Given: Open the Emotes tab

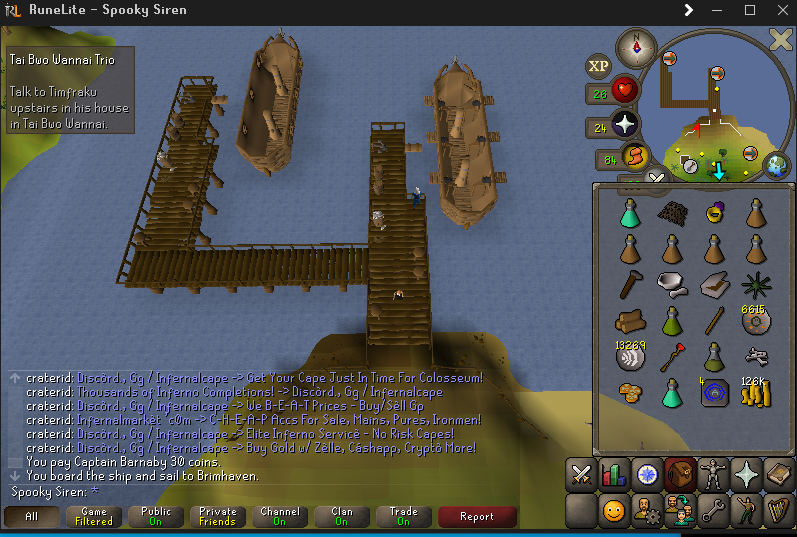Looking at the screenshot, I should [746, 511].
